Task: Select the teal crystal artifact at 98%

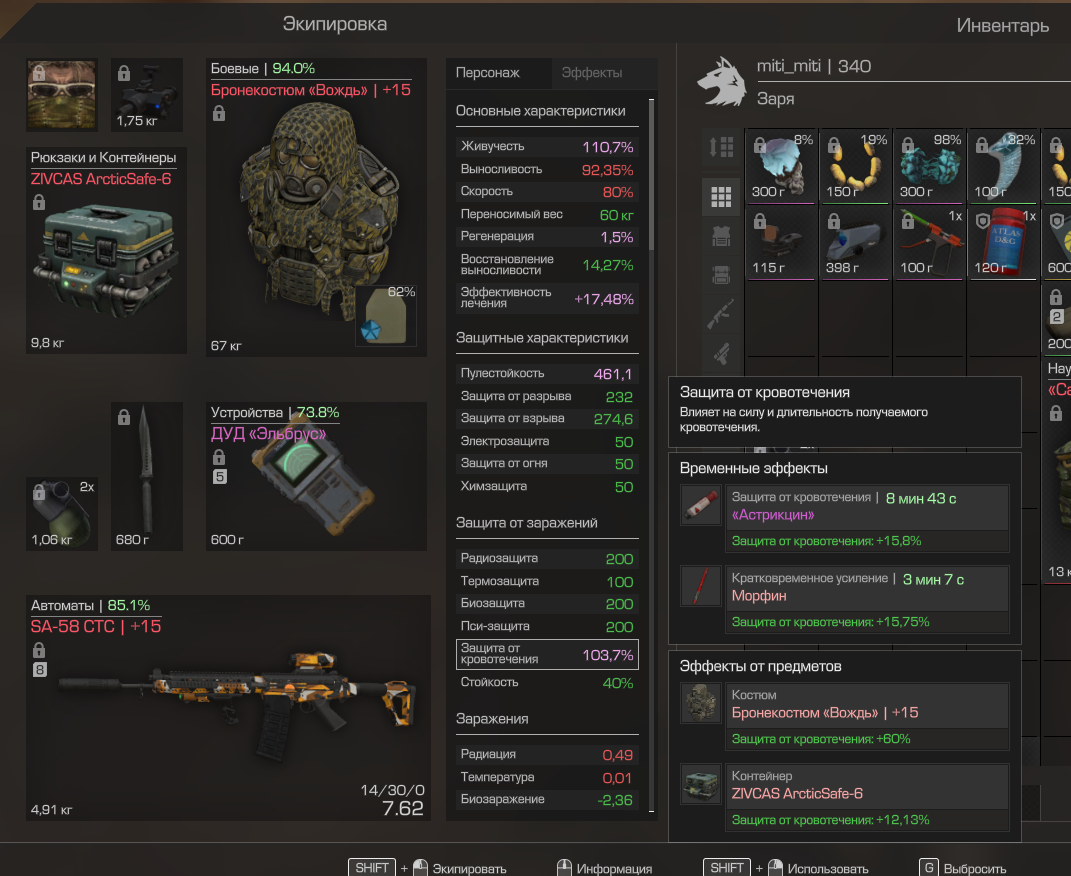Action: click(x=930, y=165)
